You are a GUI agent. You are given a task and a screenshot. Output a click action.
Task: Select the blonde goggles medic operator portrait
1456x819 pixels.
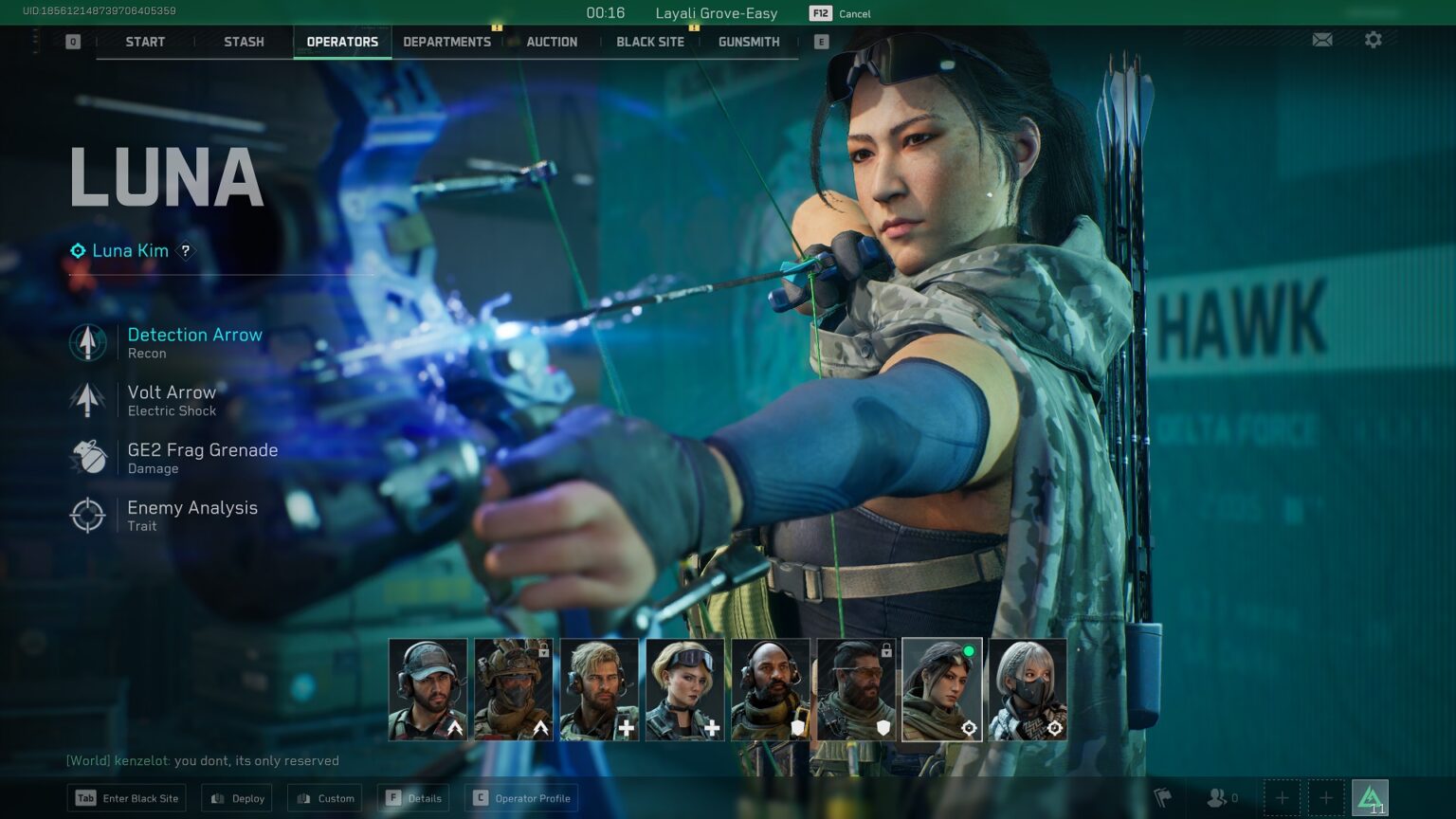[684, 689]
